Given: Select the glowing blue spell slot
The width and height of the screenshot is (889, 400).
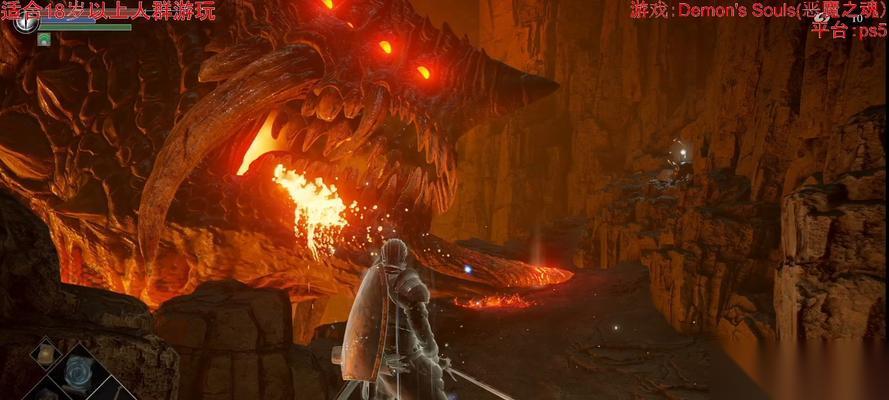Looking at the screenshot, I should click(x=77, y=371).
